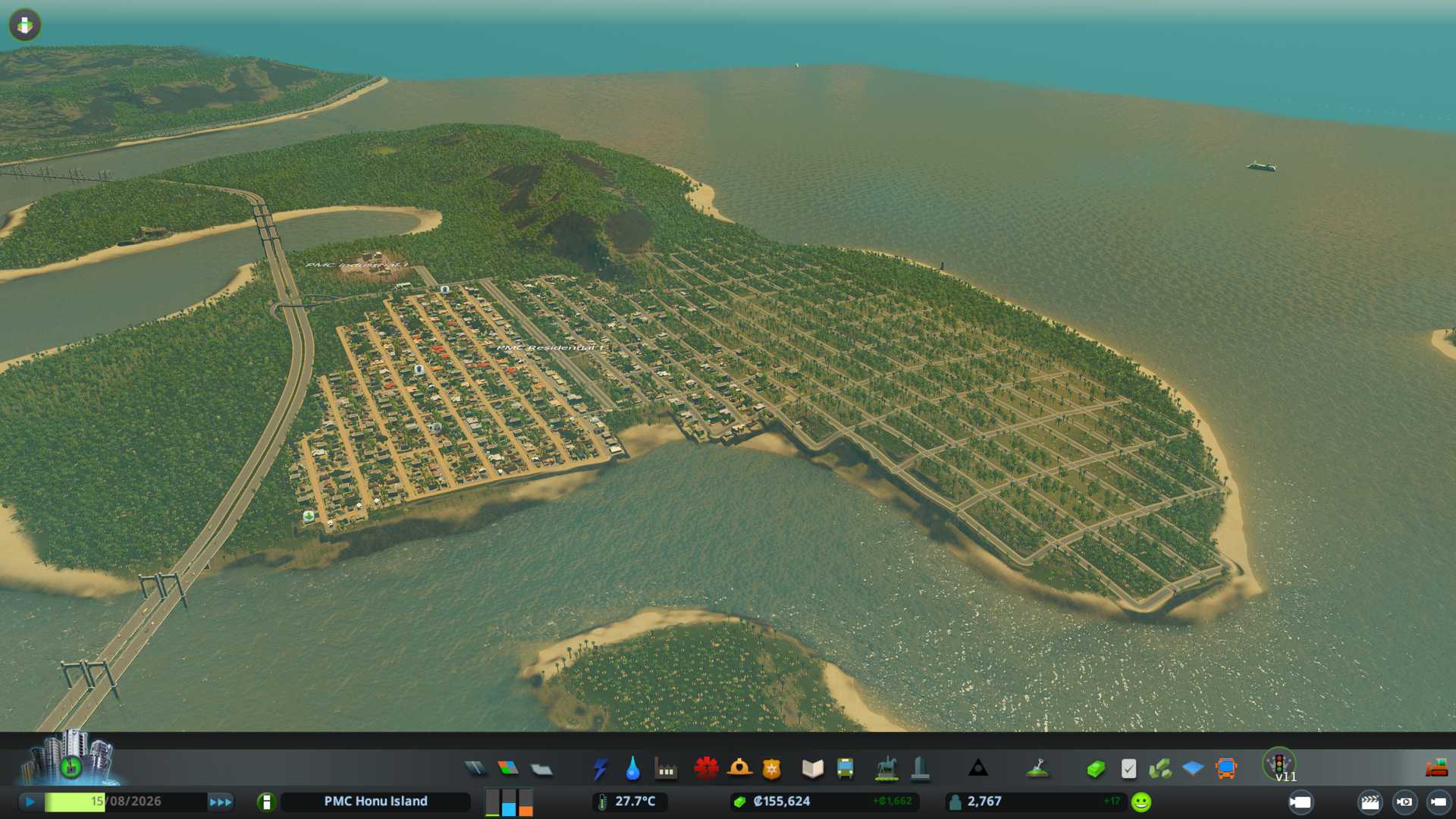Activate the Bulldozer tool
The width and height of the screenshot is (1456, 819).
[x=1436, y=769]
